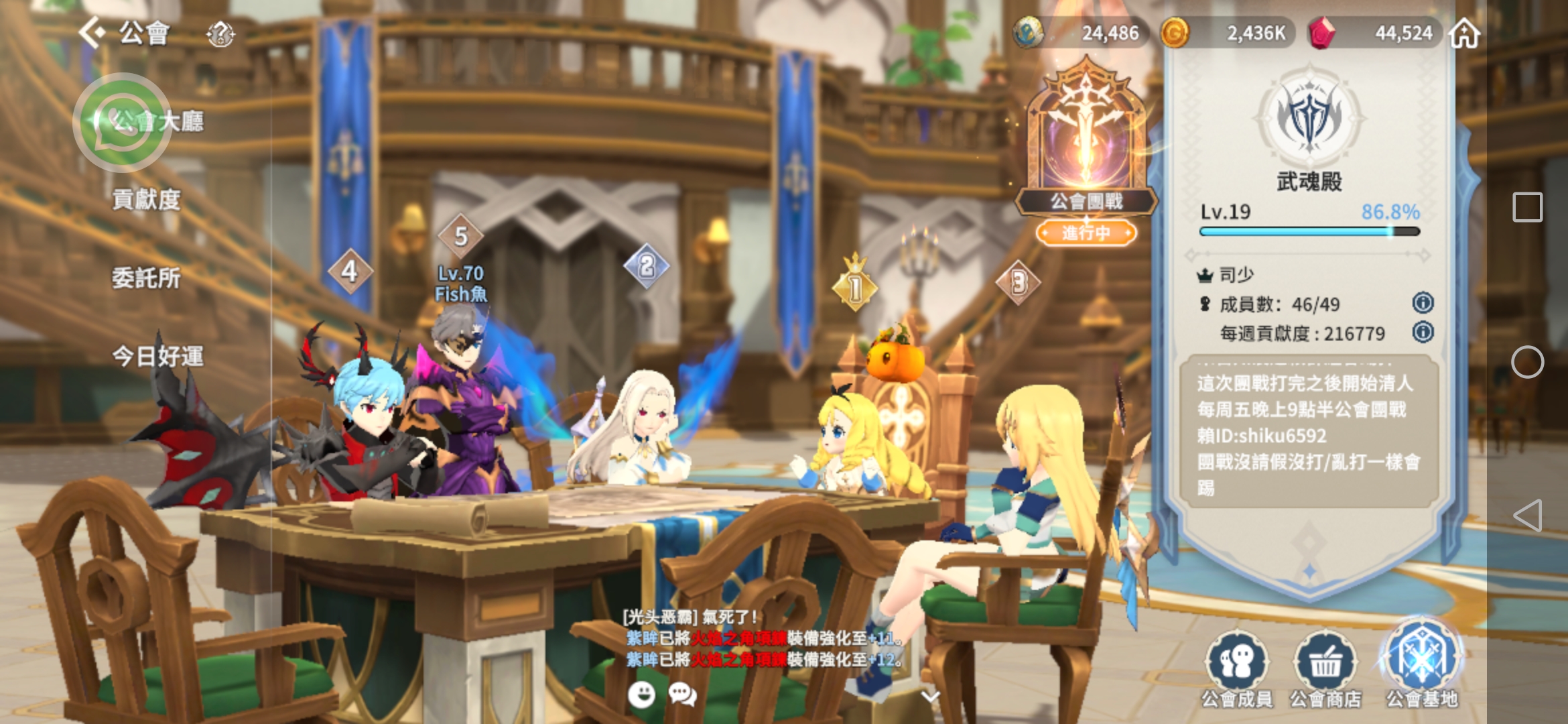Select the 公會大廳 menu entry
Viewport: 1568px width, 724px height.
pyautogui.click(x=157, y=121)
